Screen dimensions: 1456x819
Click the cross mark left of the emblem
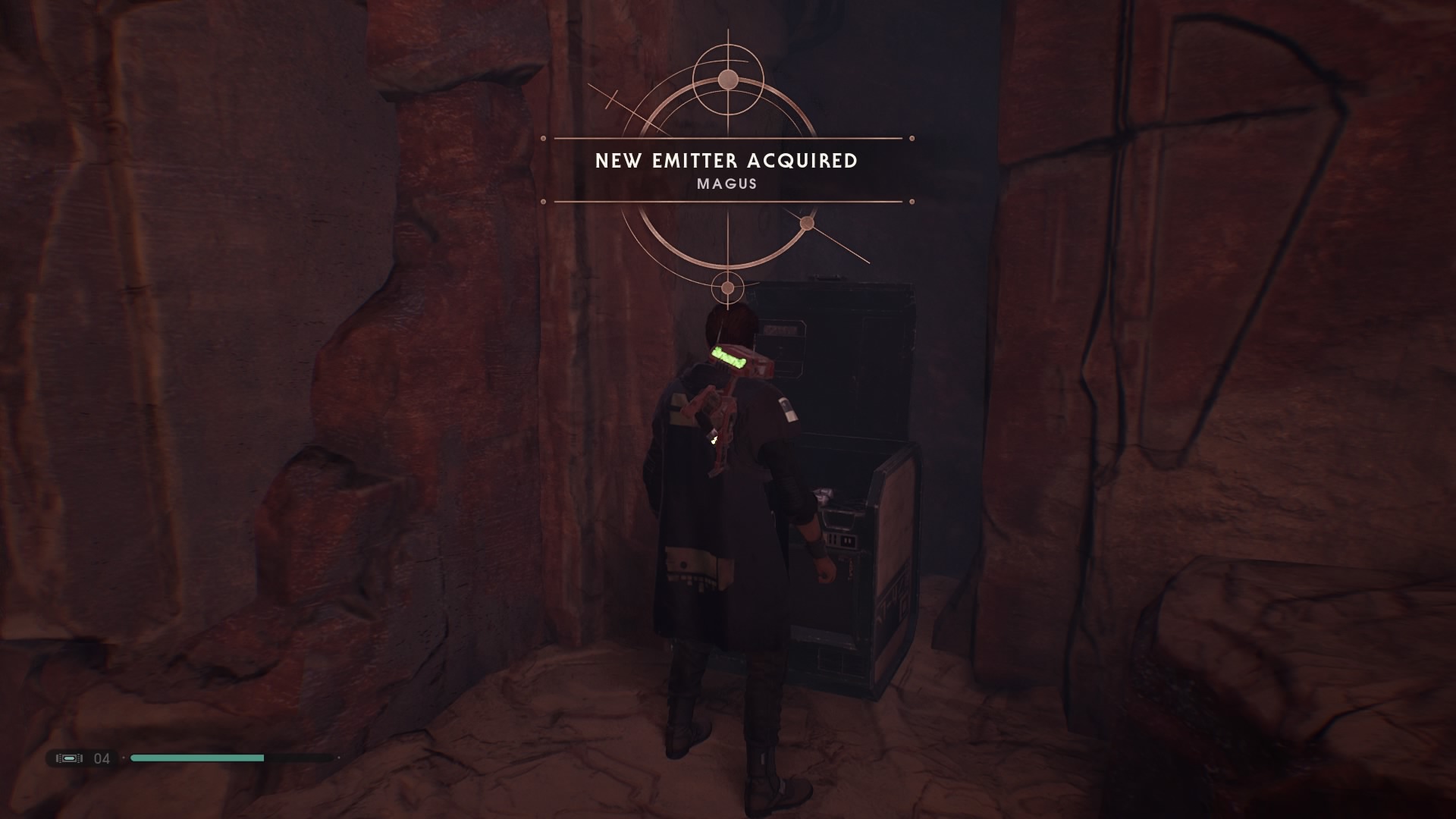(611, 99)
